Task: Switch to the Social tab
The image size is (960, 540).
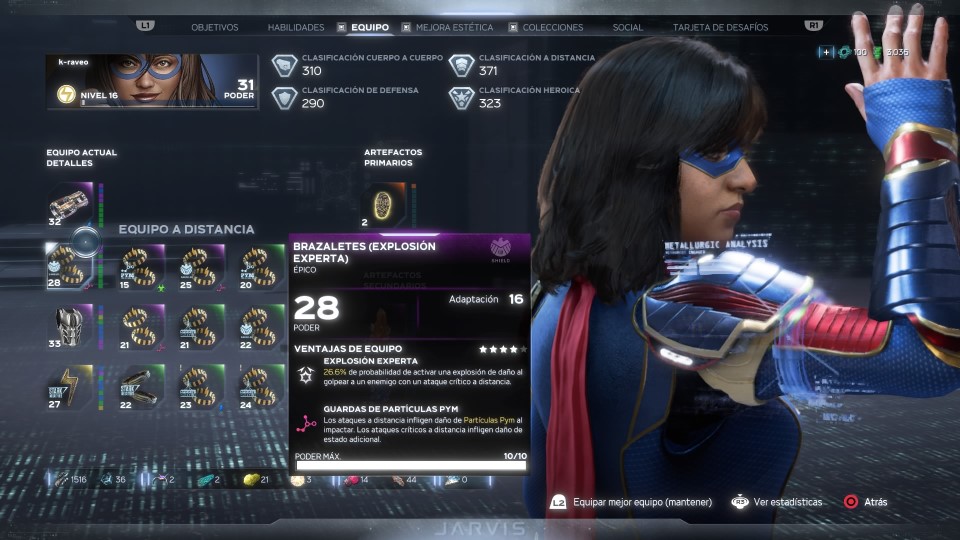Action: click(x=628, y=27)
